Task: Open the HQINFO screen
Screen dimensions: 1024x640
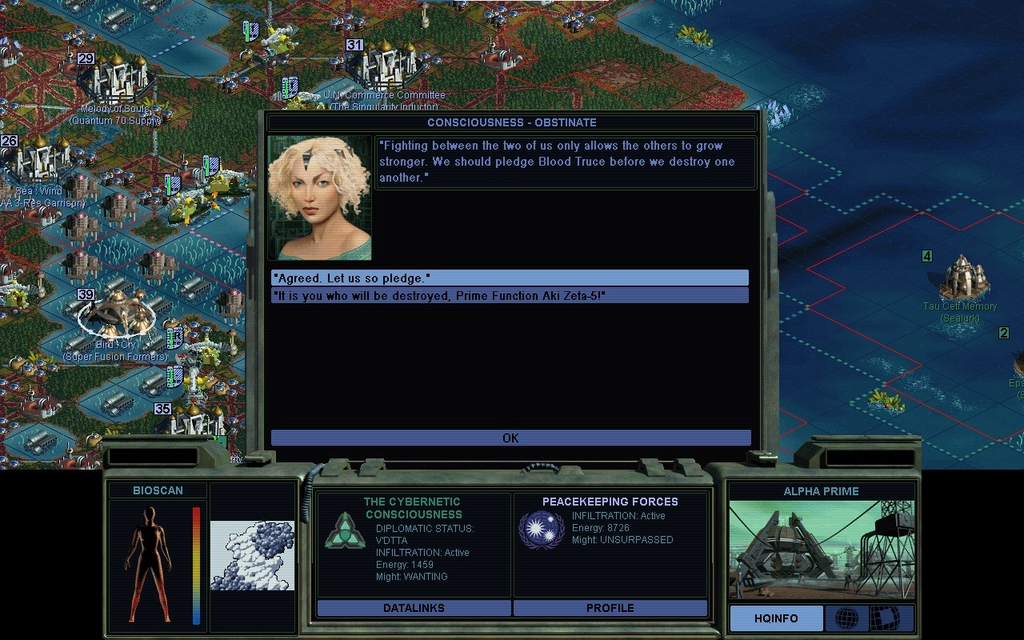Action: point(776,618)
